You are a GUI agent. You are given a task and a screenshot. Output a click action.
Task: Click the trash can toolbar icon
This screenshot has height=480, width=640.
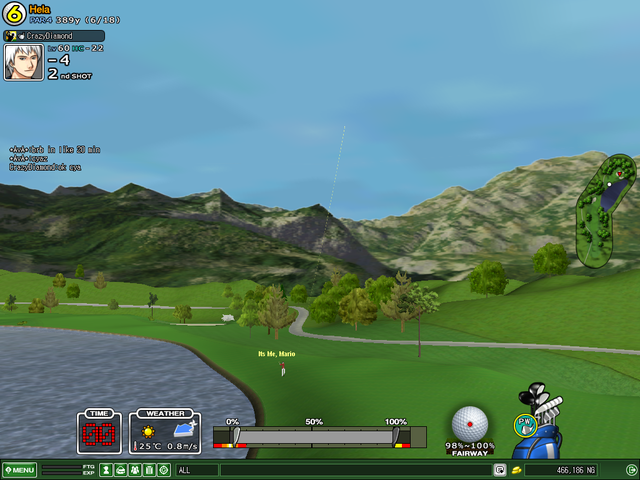pos(149,470)
